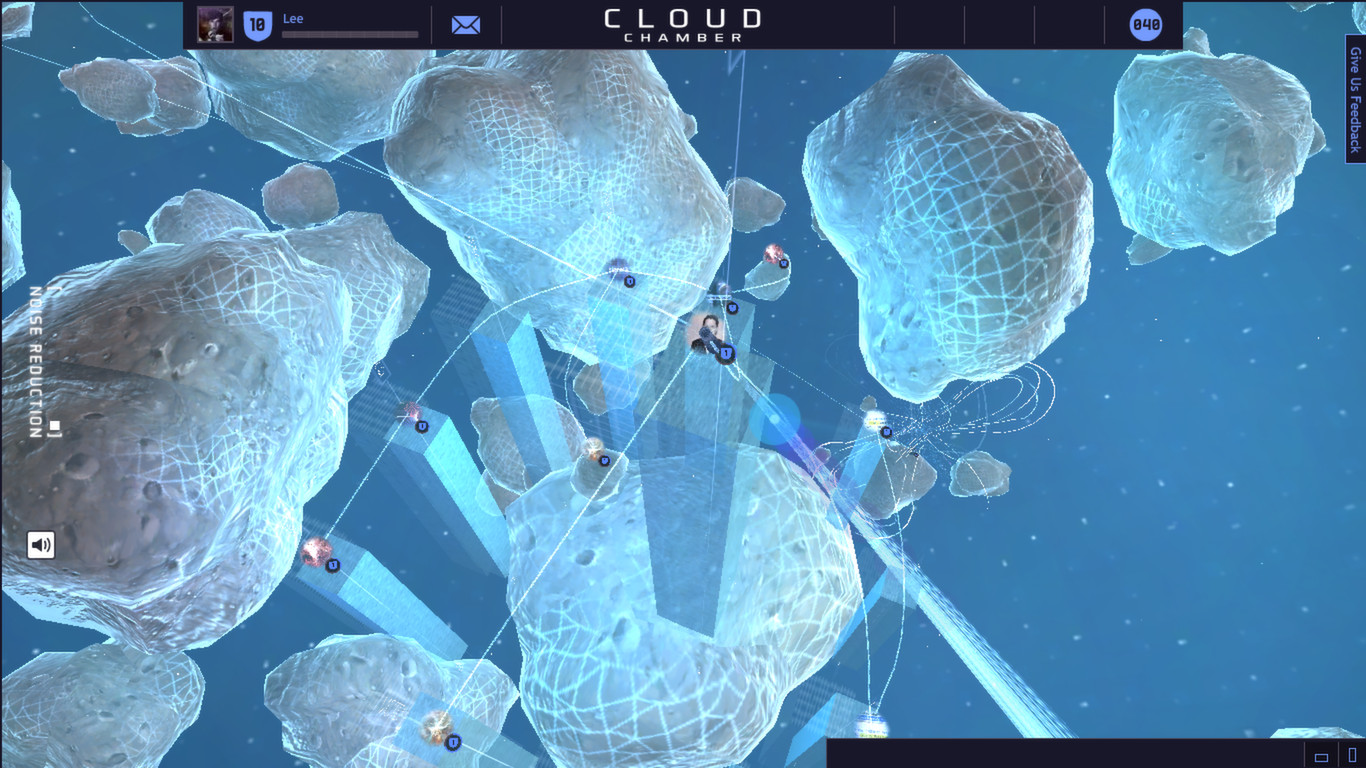Mute game audio via speaker icon
The height and width of the screenshot is (768, 1366).
(x=40, y=544)
